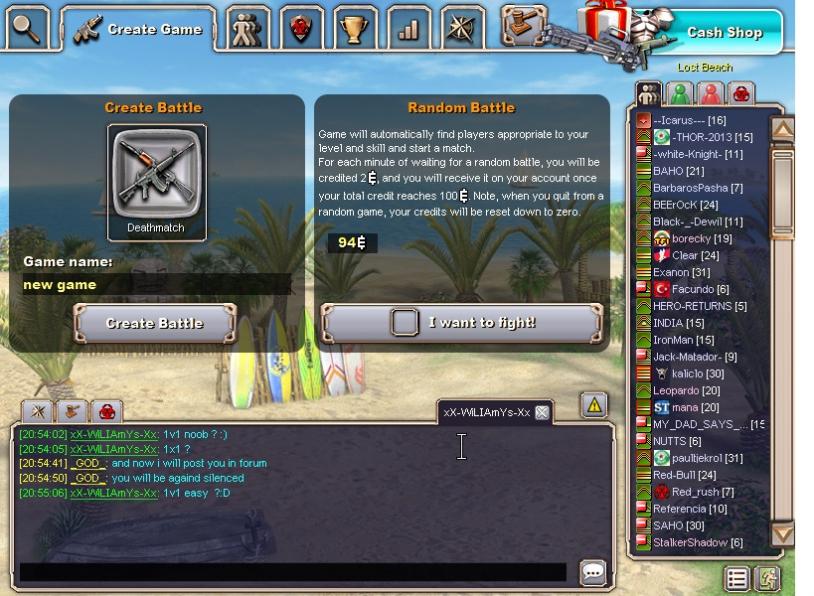Close the xX-WiLIAmYs-Xx chat tab
Screen dimensions: 814x596
541,412
